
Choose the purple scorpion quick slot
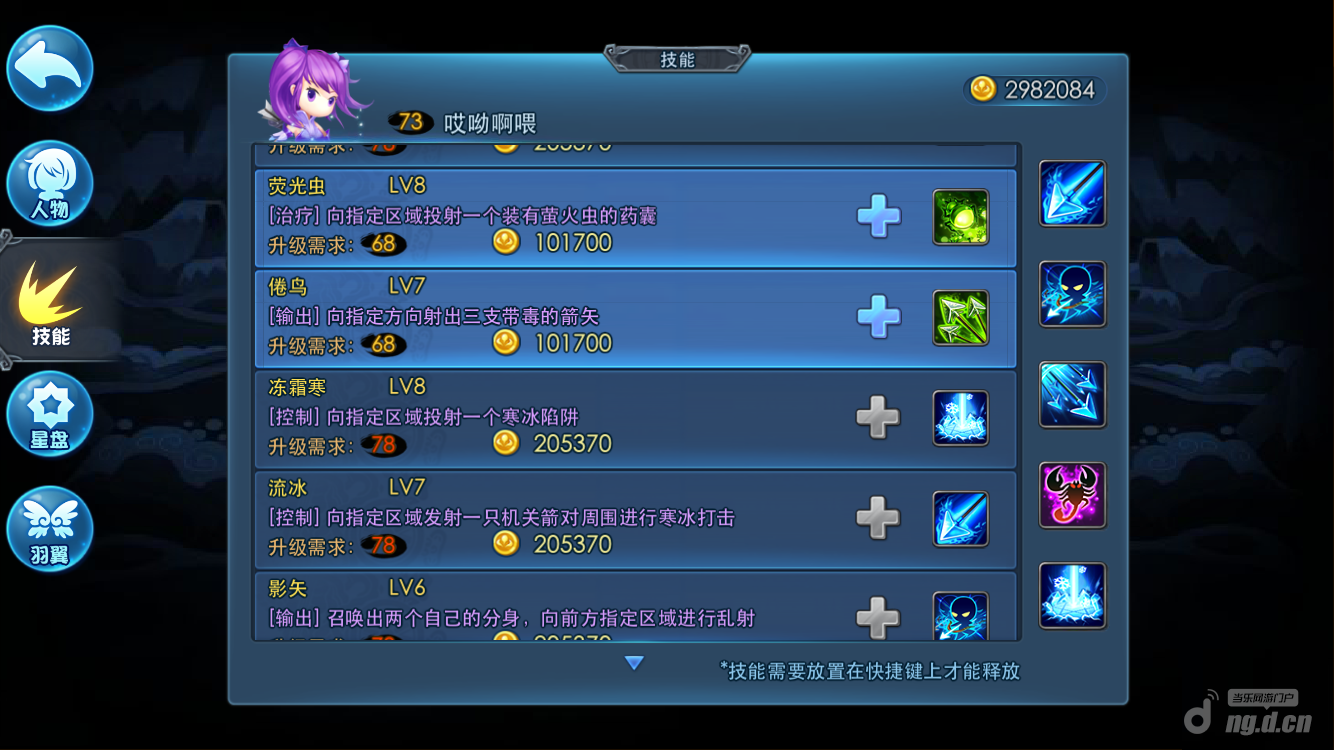[1072, 495]
